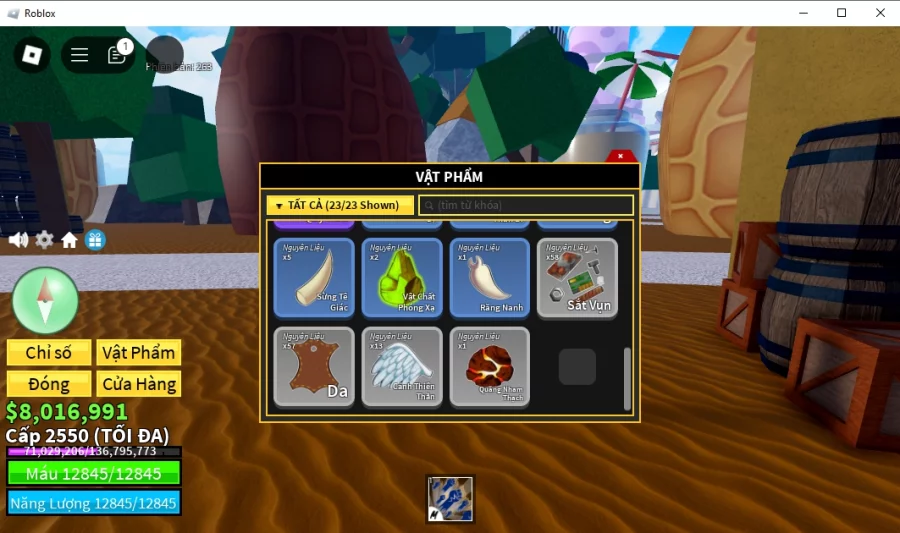The image size is (900, 533).
Task: Click the white home icon
Action: point(69,240)
